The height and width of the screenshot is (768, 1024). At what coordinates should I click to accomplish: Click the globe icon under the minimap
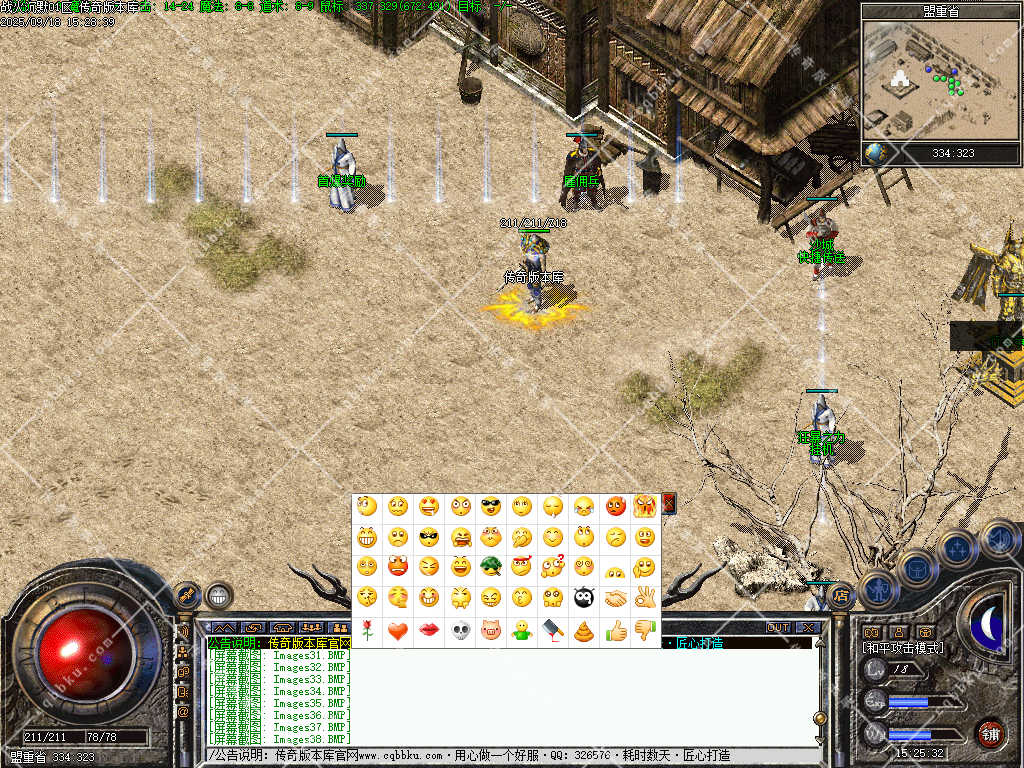coord(875,153)
